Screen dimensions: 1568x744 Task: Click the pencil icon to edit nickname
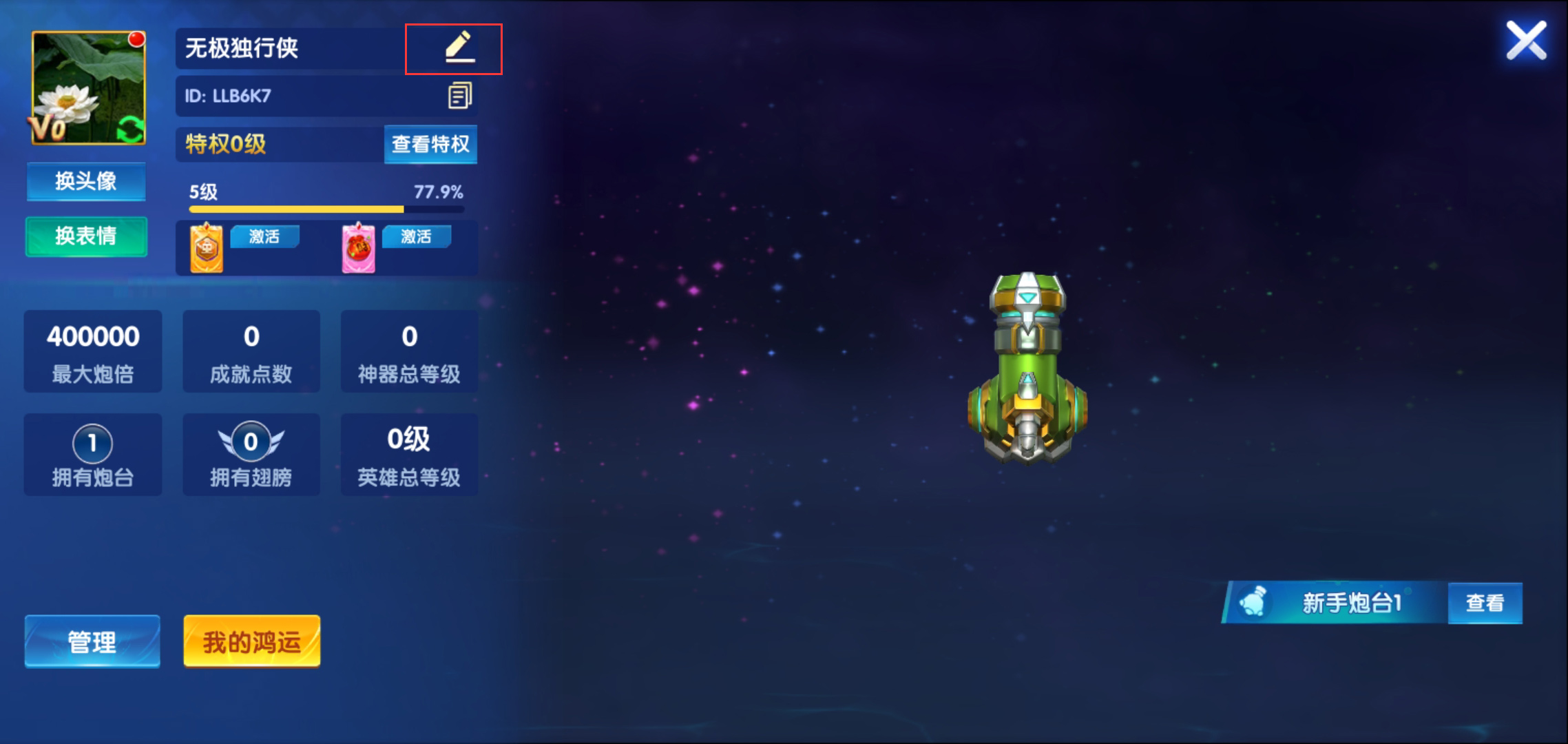455,48
